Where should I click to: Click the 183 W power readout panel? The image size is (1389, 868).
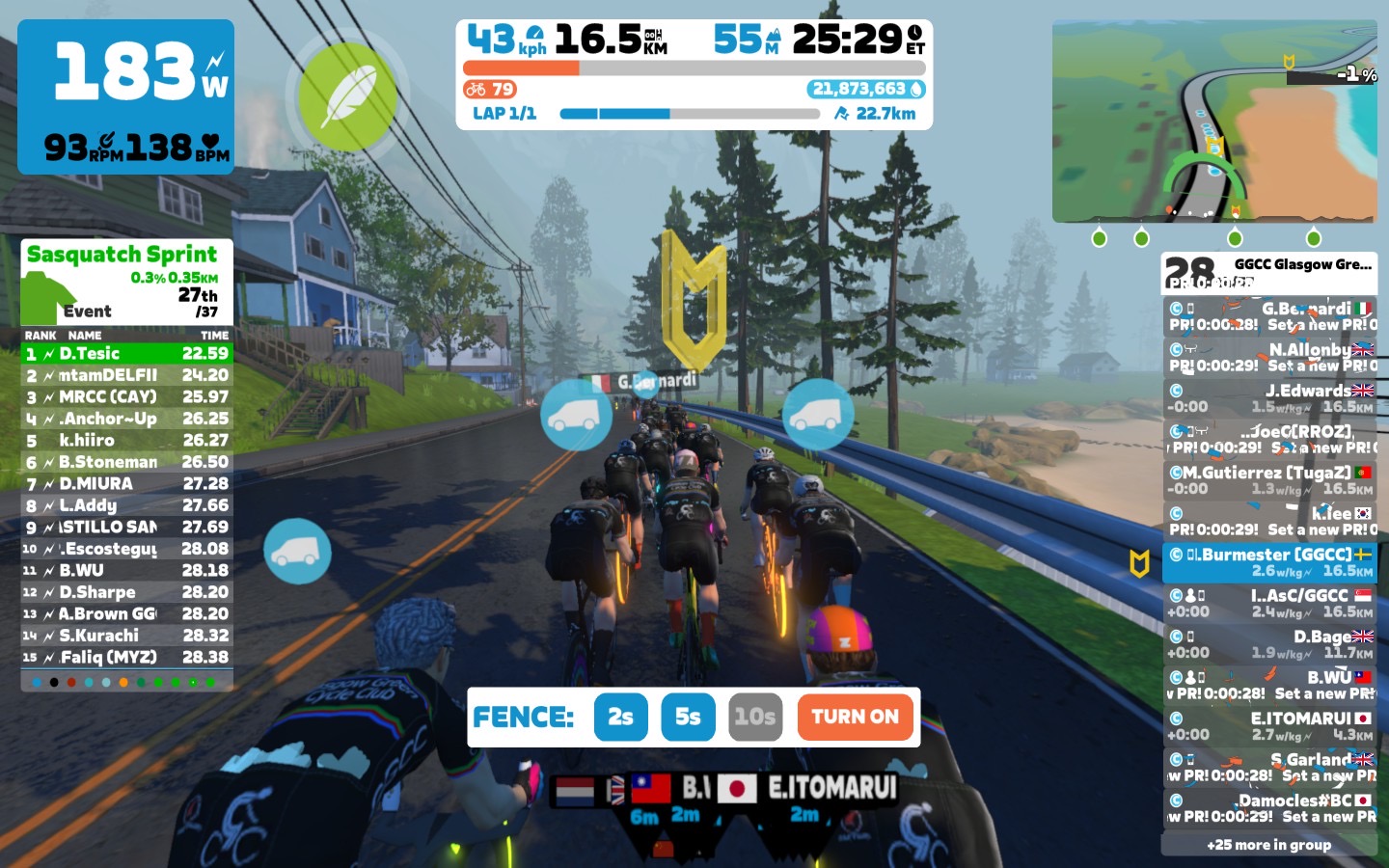125,96
